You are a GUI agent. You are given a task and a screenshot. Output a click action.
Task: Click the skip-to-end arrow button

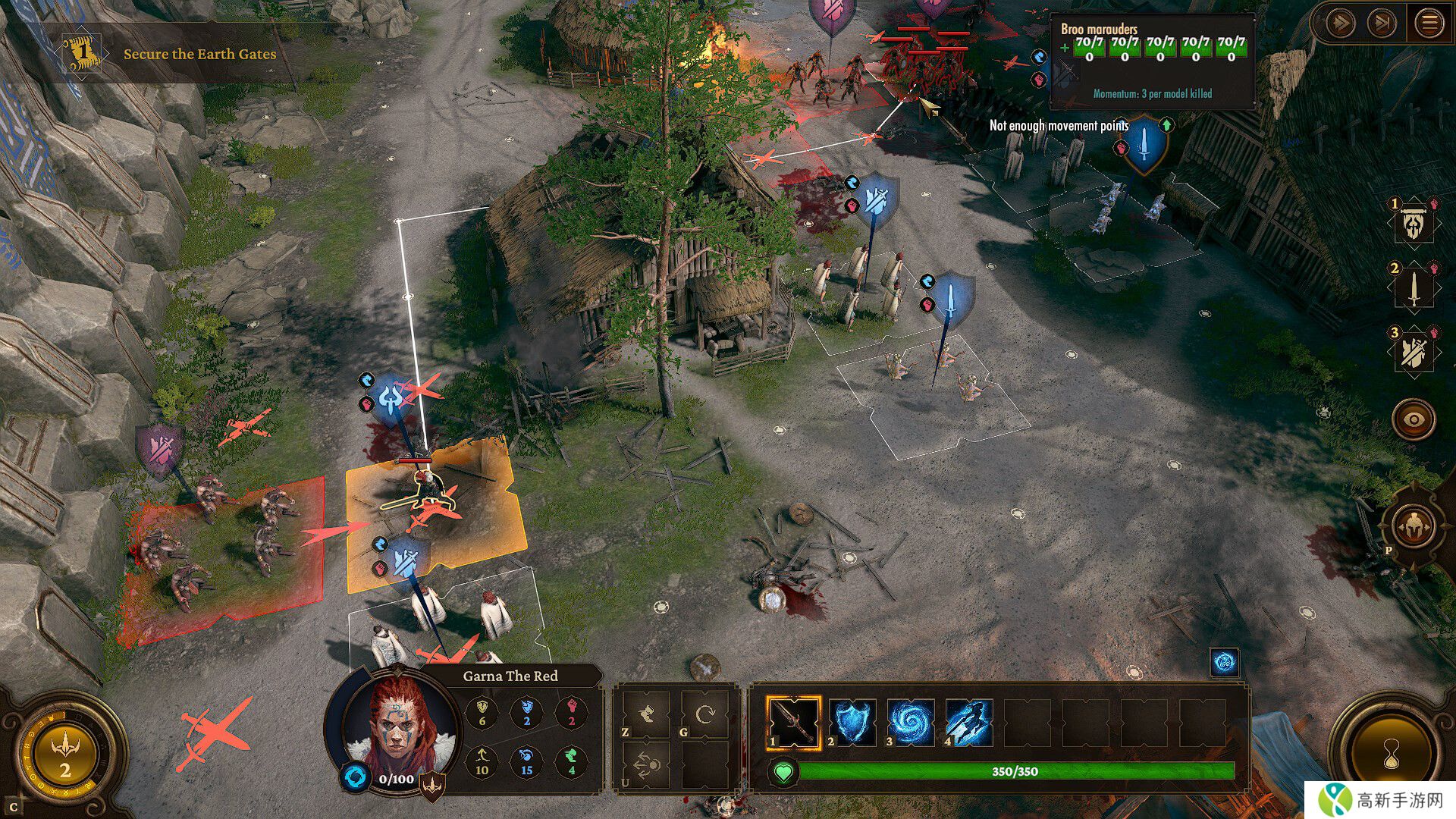click(1382, 24)
